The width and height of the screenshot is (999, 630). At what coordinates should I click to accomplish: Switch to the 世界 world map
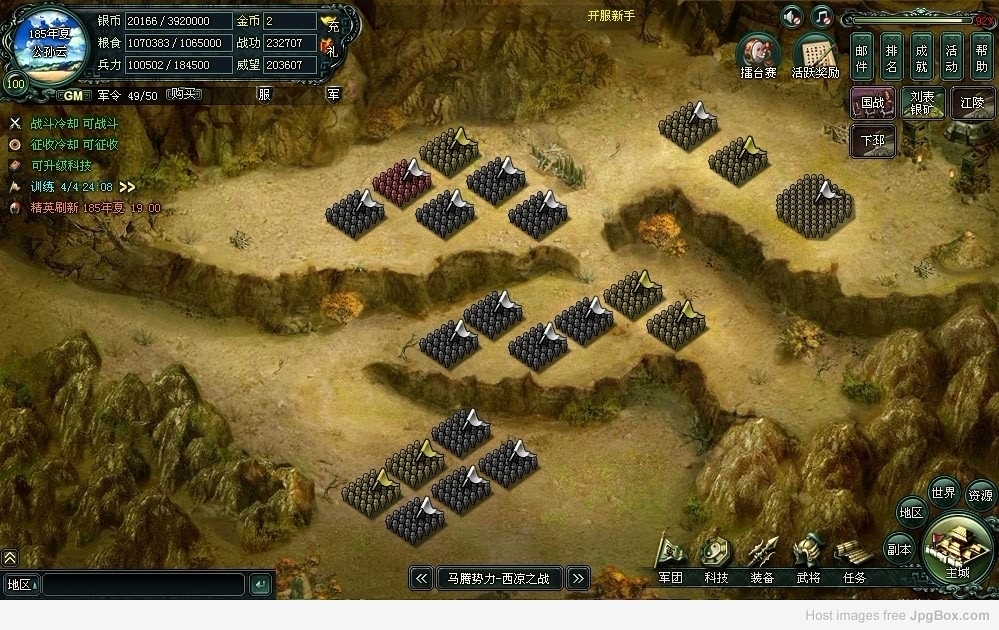(x=943, y=492)
